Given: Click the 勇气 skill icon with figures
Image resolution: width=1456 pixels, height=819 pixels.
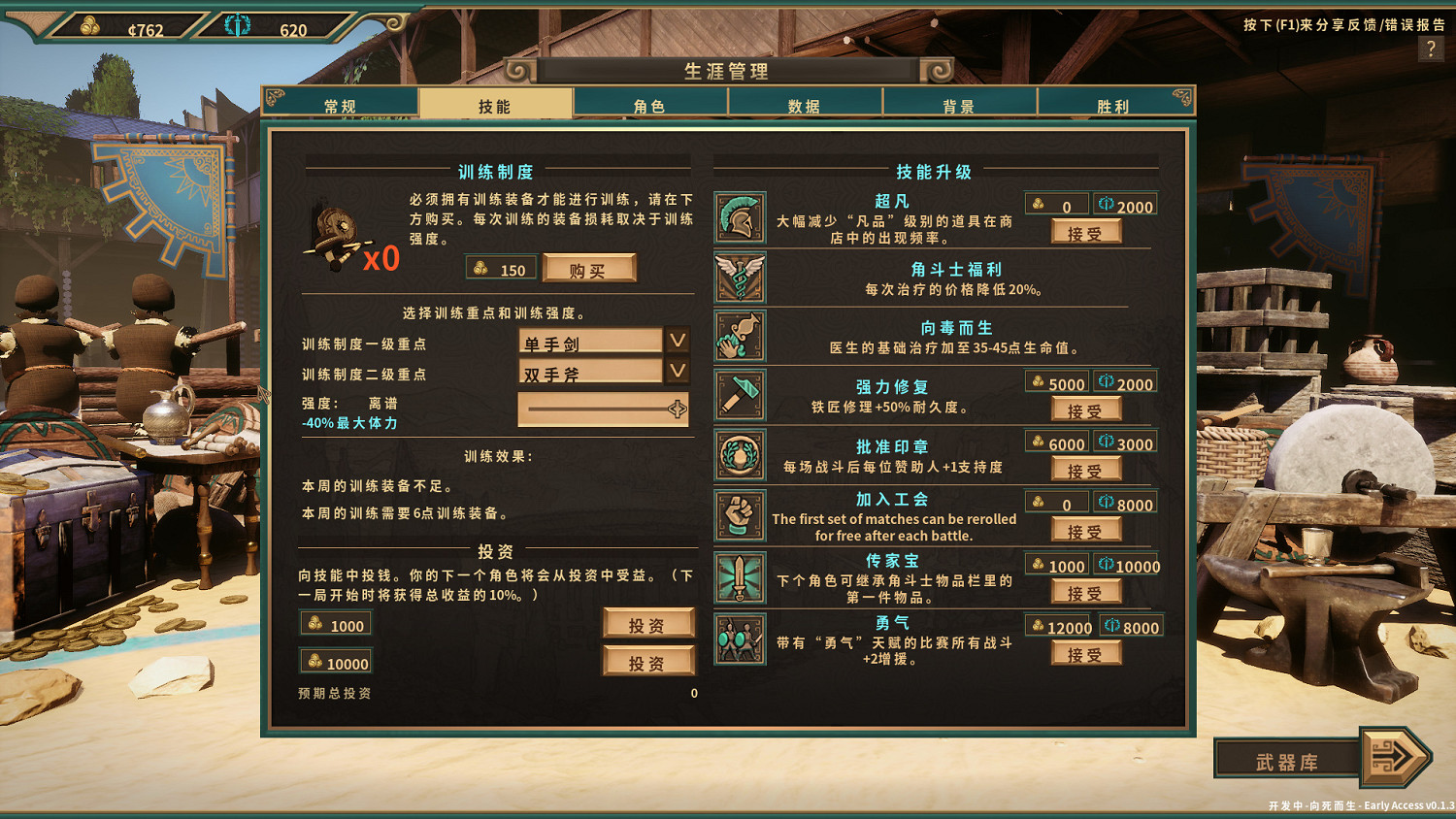Looking at the screenshot, I should pyautogui.click(x=739, y=640).
